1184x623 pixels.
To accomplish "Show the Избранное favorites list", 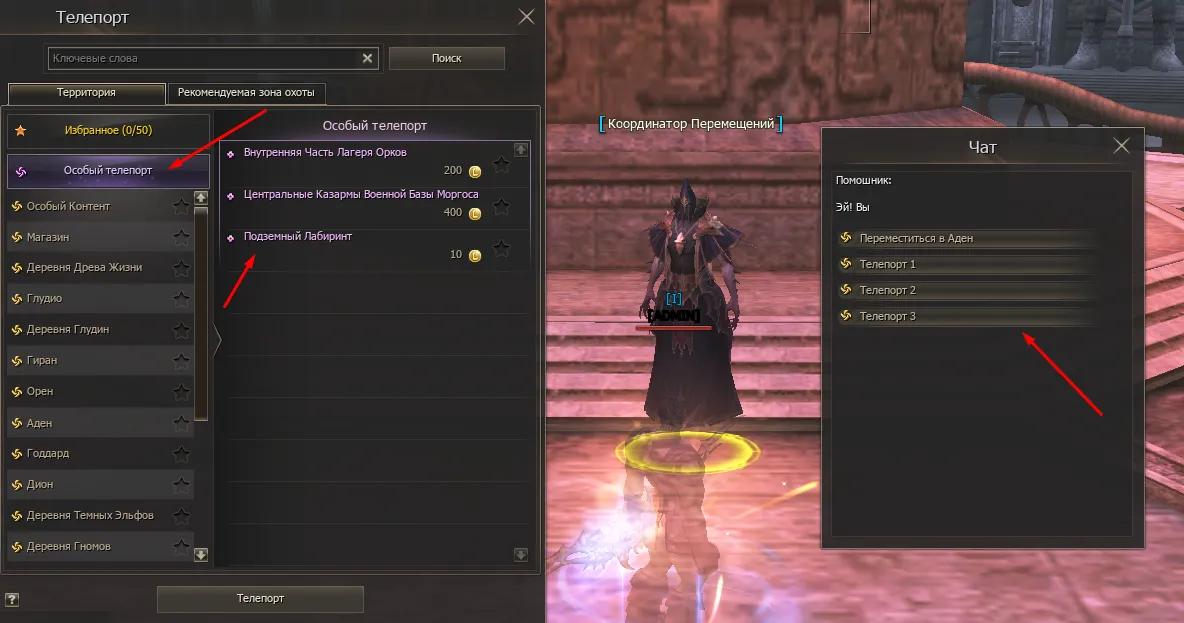I will pos(107,131).
